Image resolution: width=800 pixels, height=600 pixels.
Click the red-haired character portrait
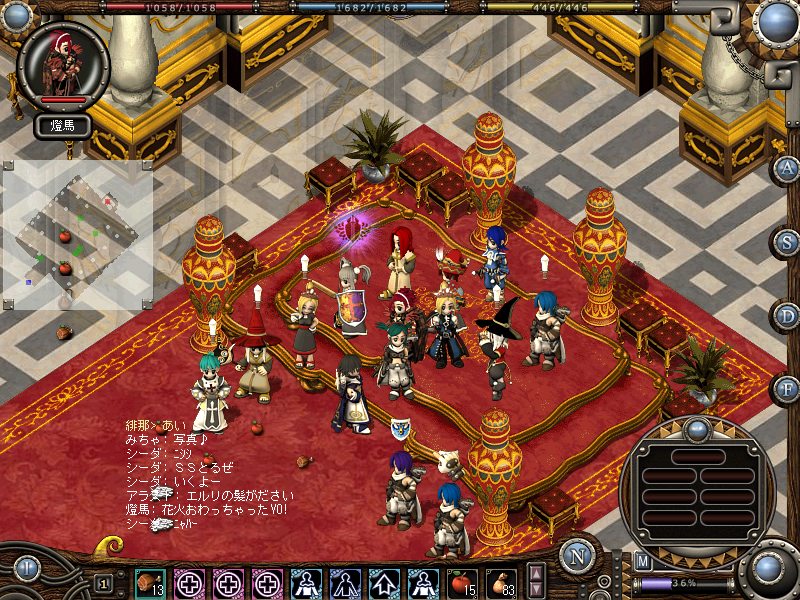(x=64, y=64)
